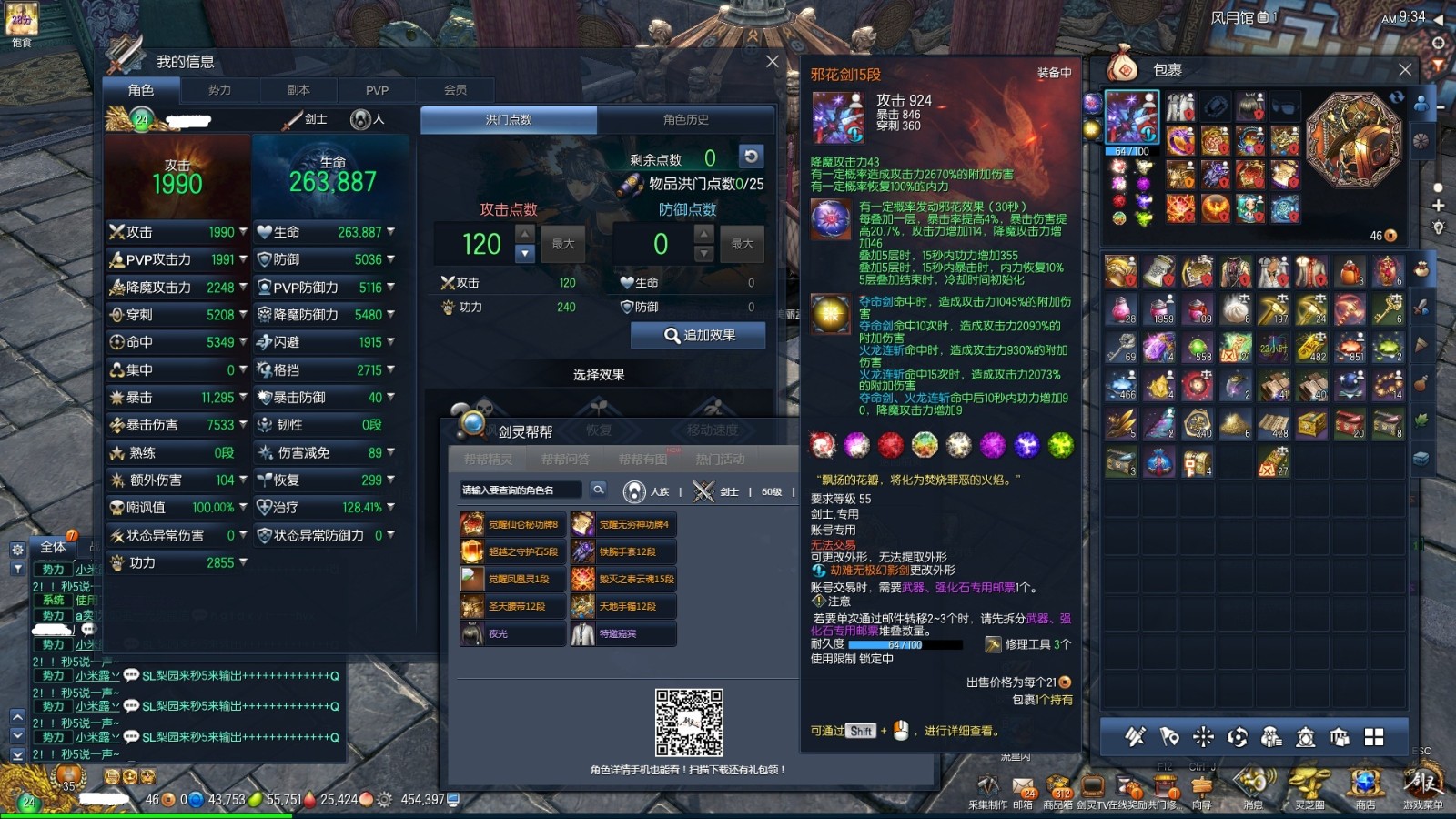Open the 邮箱 mailbox icon

pyautogui.click(x=1024, y=790)
